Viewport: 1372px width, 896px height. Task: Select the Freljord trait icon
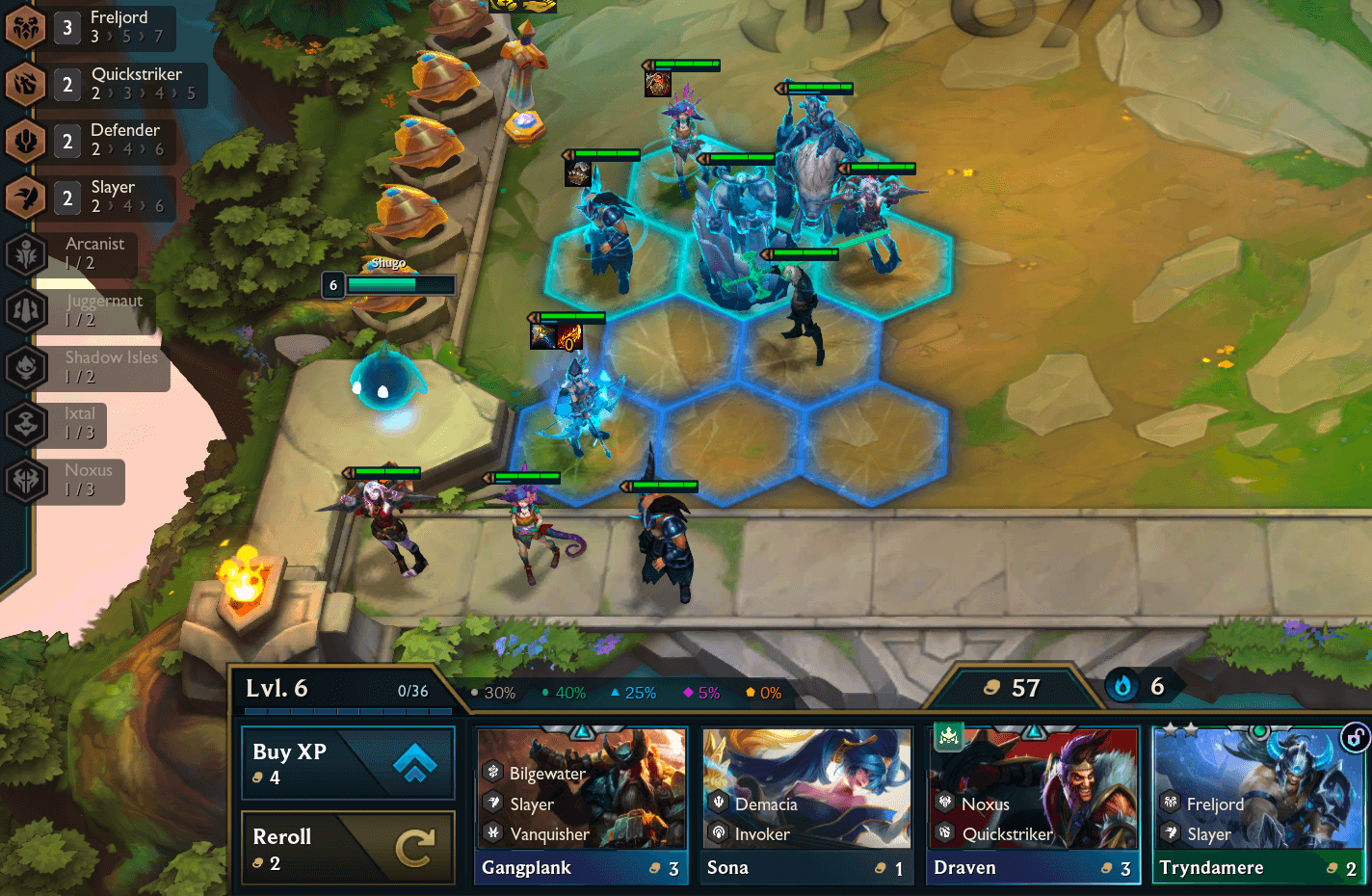tap(26, 28)
